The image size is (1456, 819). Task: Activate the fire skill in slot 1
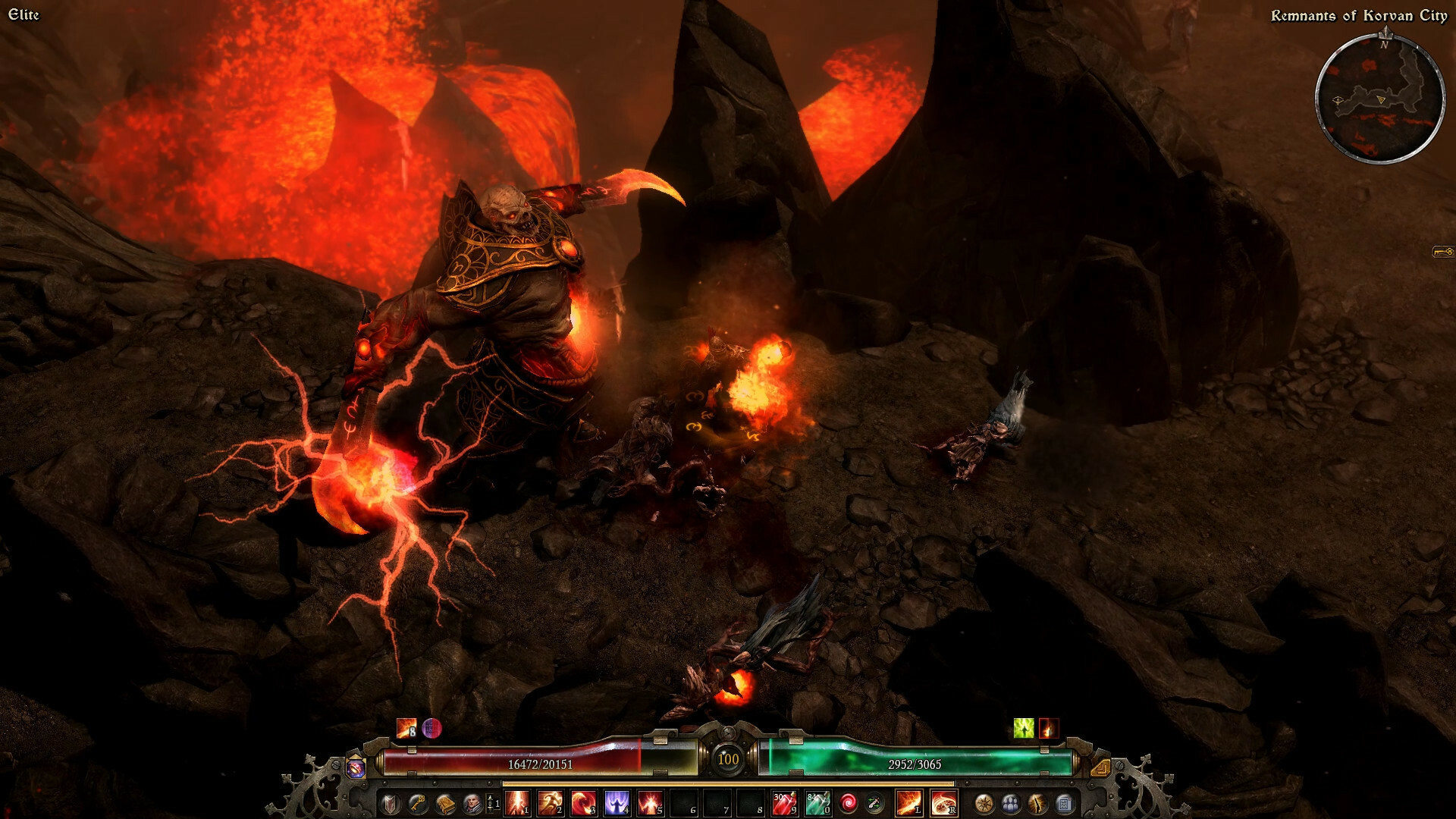click(516, 804)
